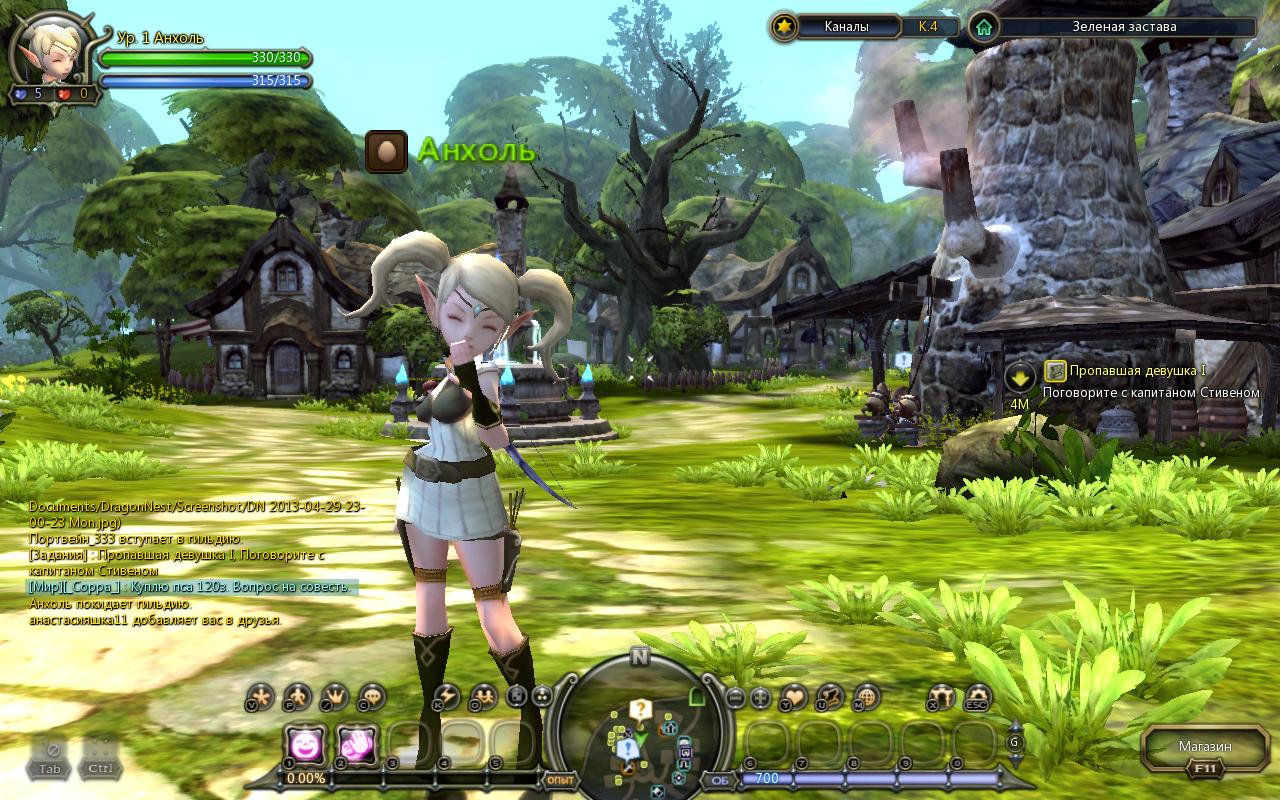Use the pink waving hand skill
The height and width of the screenshot is (800, 1280).
pyautogui.click(x=355, y=744)
